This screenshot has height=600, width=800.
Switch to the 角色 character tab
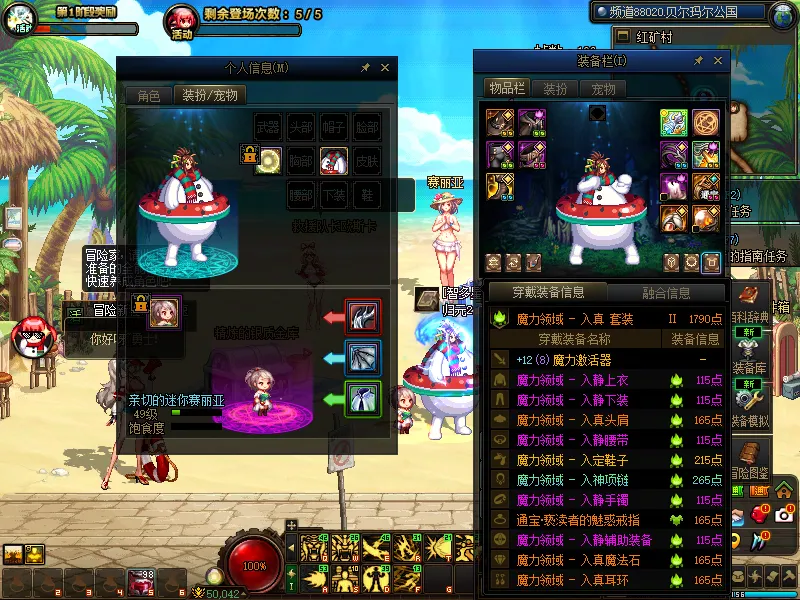[x=148, y=96]
